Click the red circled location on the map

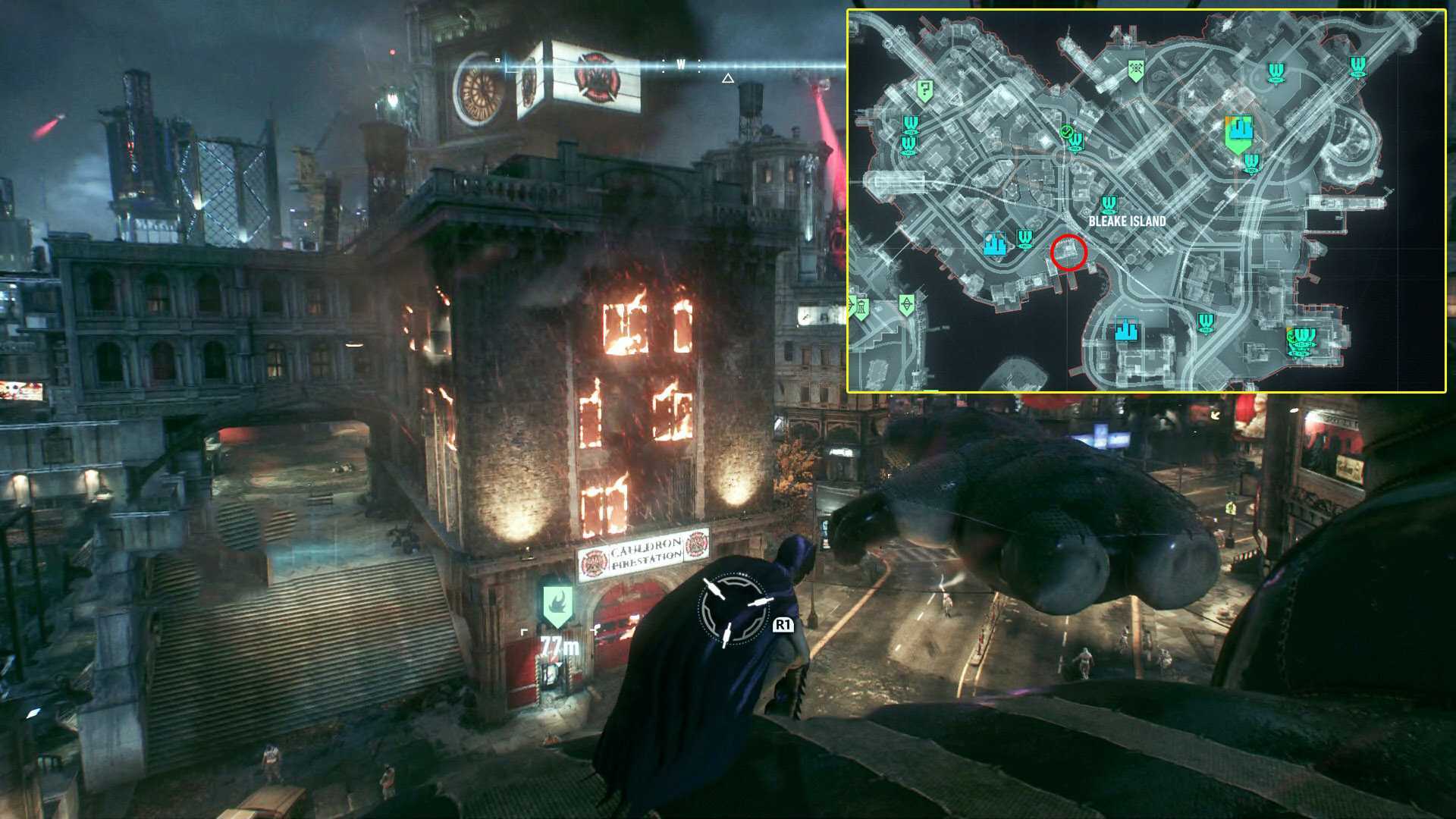1068,253
